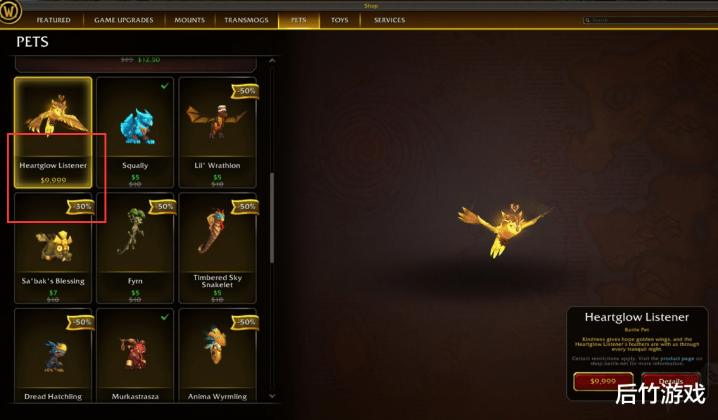The width and height of the screenshot is (718, 420).
Task: Open the Featured shop tab
Action: [53, 20]
